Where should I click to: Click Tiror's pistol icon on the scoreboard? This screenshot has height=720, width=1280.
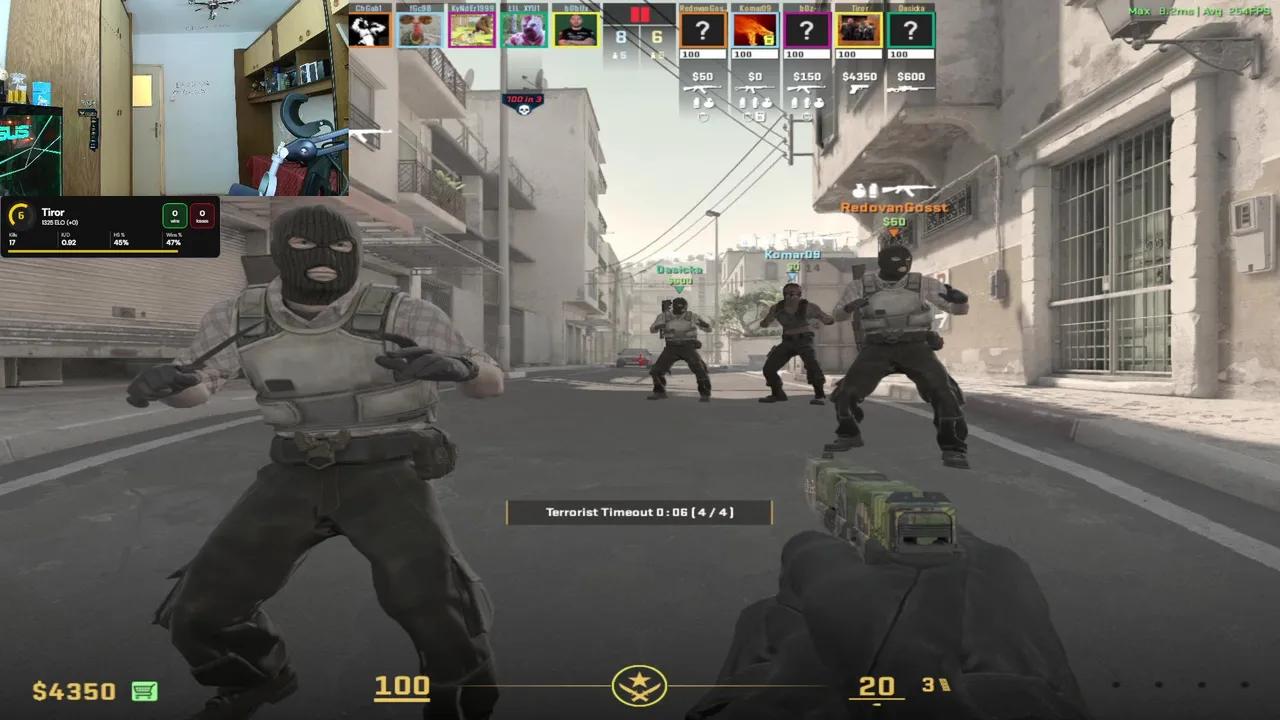[859, 89]
